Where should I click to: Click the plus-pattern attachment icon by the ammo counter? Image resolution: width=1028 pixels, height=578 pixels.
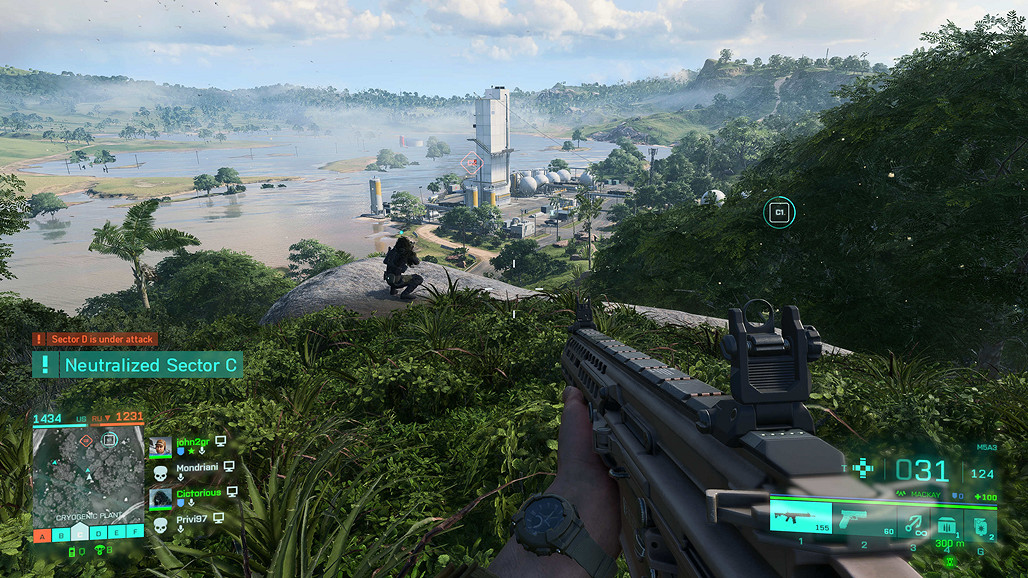click(x=863, y=467)
